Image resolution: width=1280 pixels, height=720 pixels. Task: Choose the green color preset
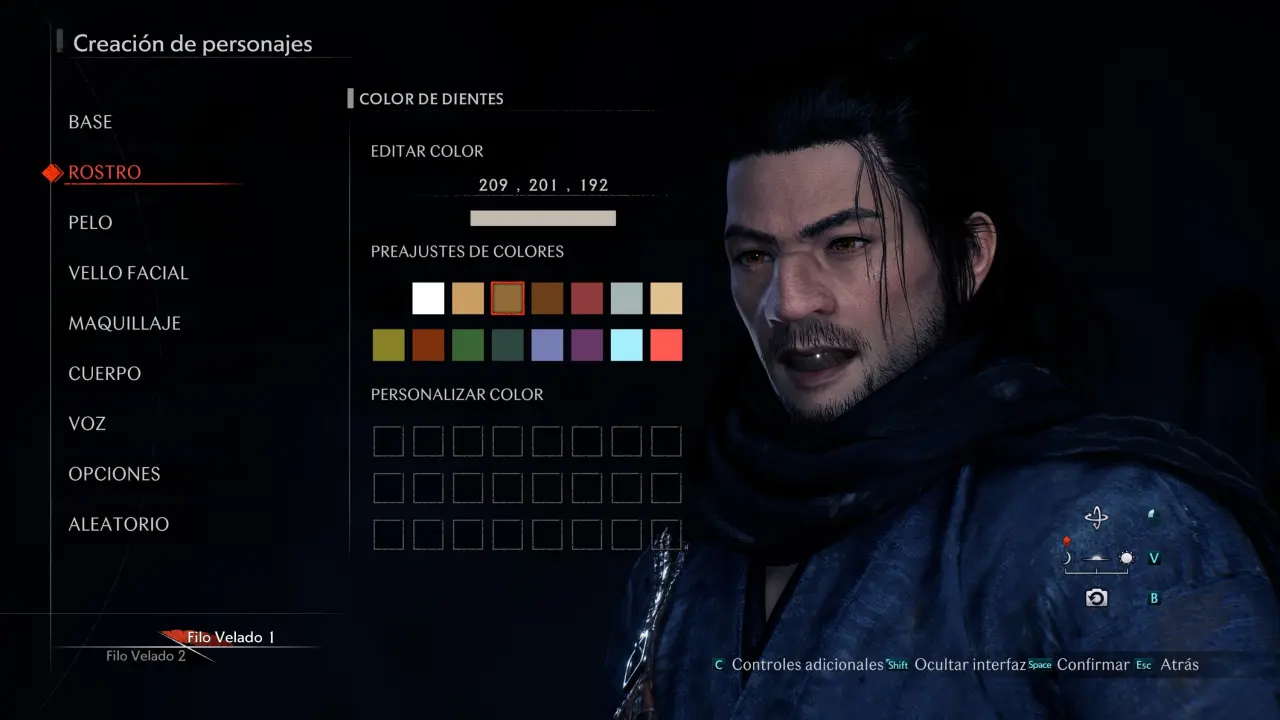(468, 345)
